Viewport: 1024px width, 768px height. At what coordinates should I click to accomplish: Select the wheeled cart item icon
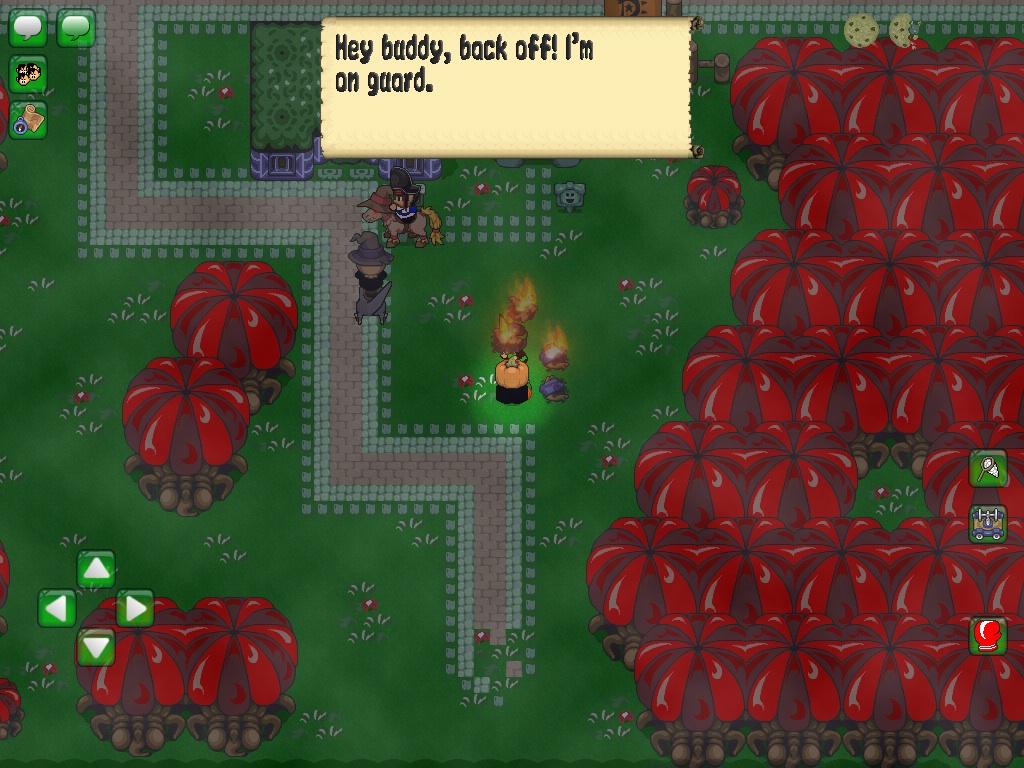988,524
